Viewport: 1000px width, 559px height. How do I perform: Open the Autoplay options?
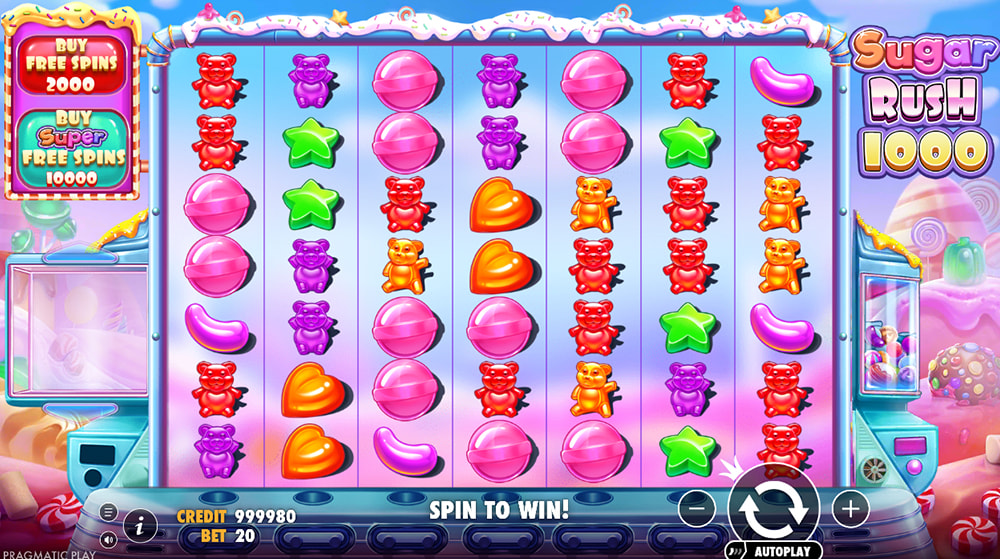[x=774, y=550]
